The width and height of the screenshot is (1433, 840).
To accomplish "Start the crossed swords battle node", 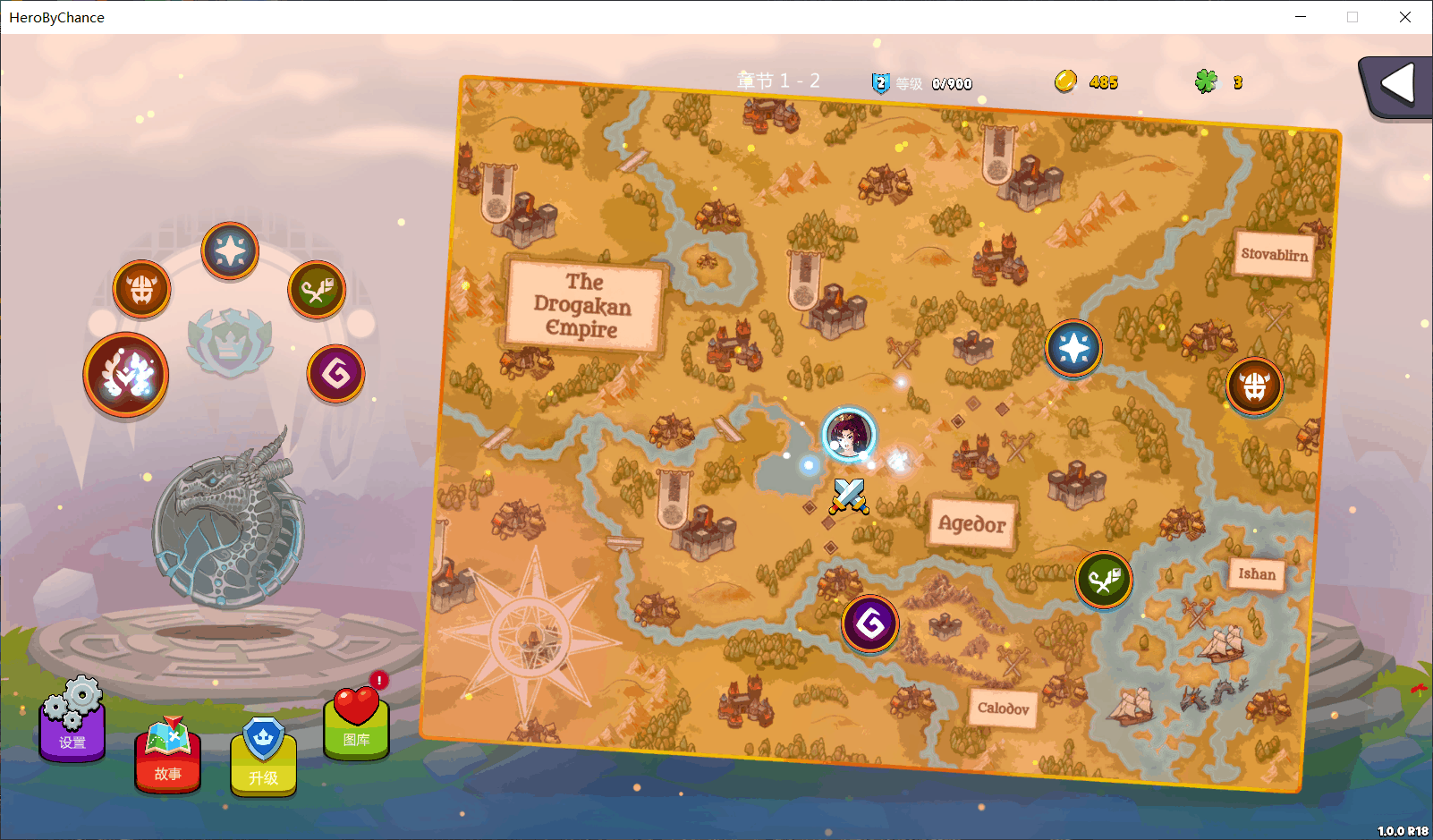I will pyautogui.click(x=848, y=496).
